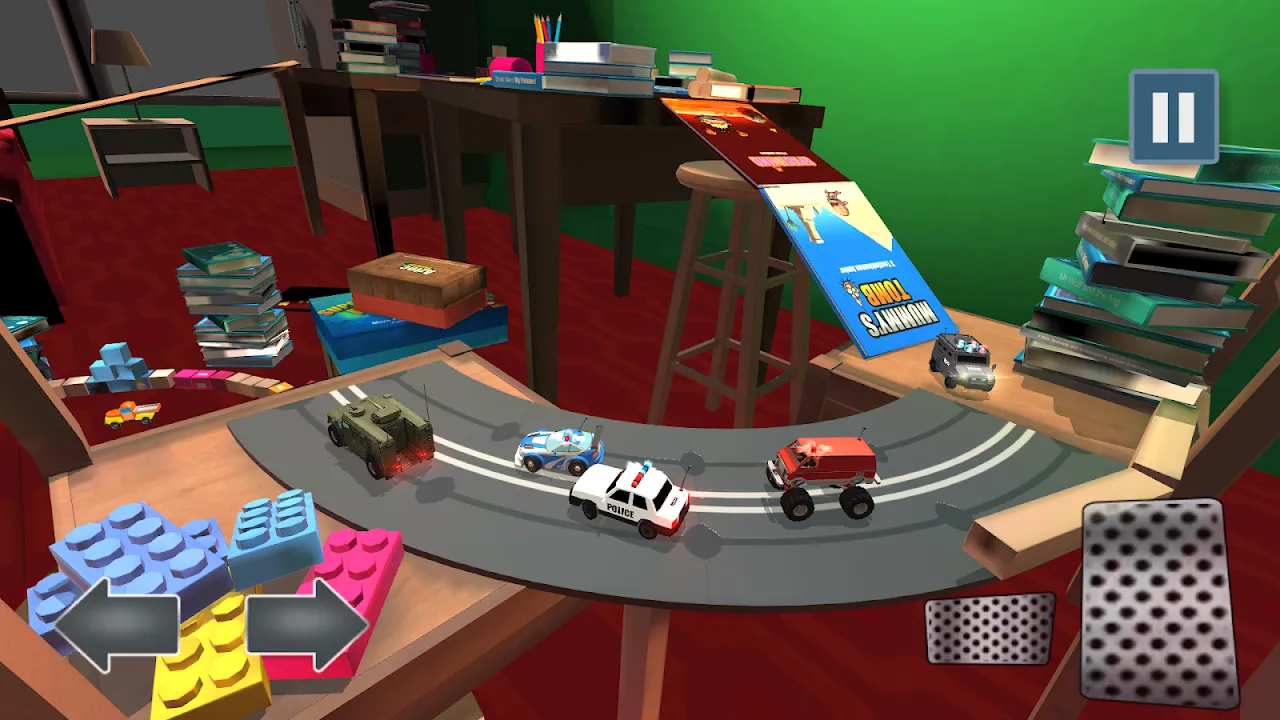Screen dimensions: 1280x720
Task: Pause the race with the pause button
Action: coord(1173,116)
